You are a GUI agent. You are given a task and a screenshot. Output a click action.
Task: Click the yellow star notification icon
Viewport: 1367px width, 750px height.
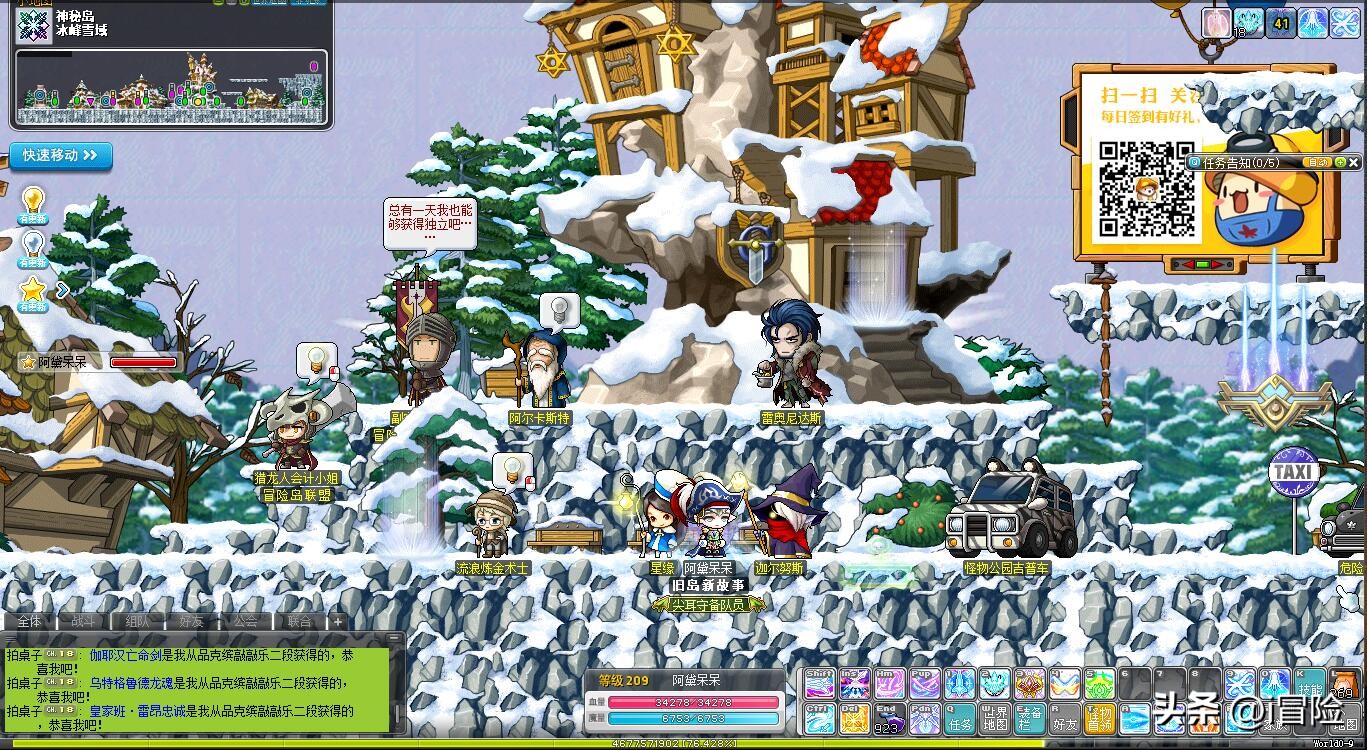pyautogui.click(x=33, y=290)
